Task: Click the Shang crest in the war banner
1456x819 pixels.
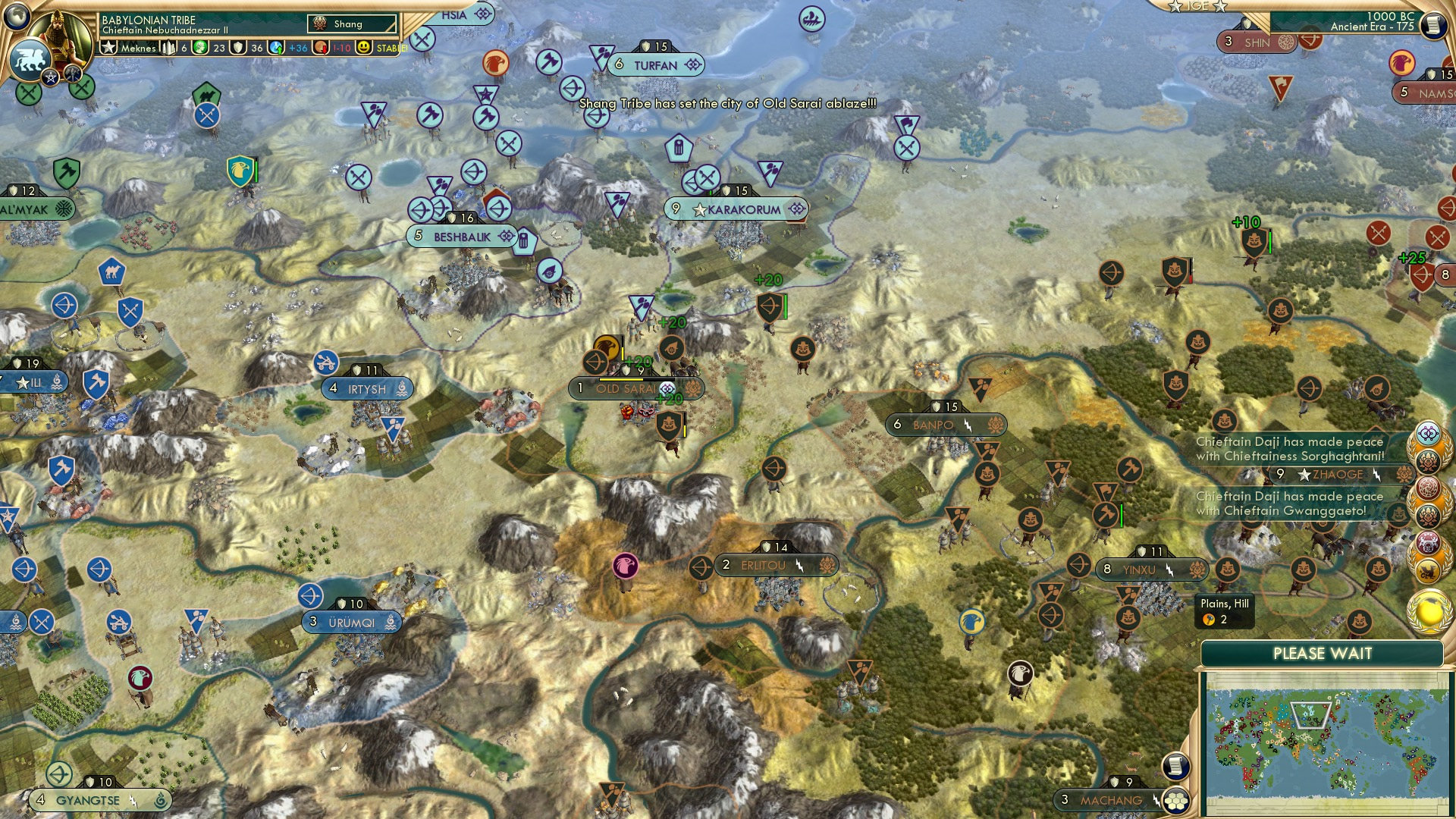Action: pos(320,24)
